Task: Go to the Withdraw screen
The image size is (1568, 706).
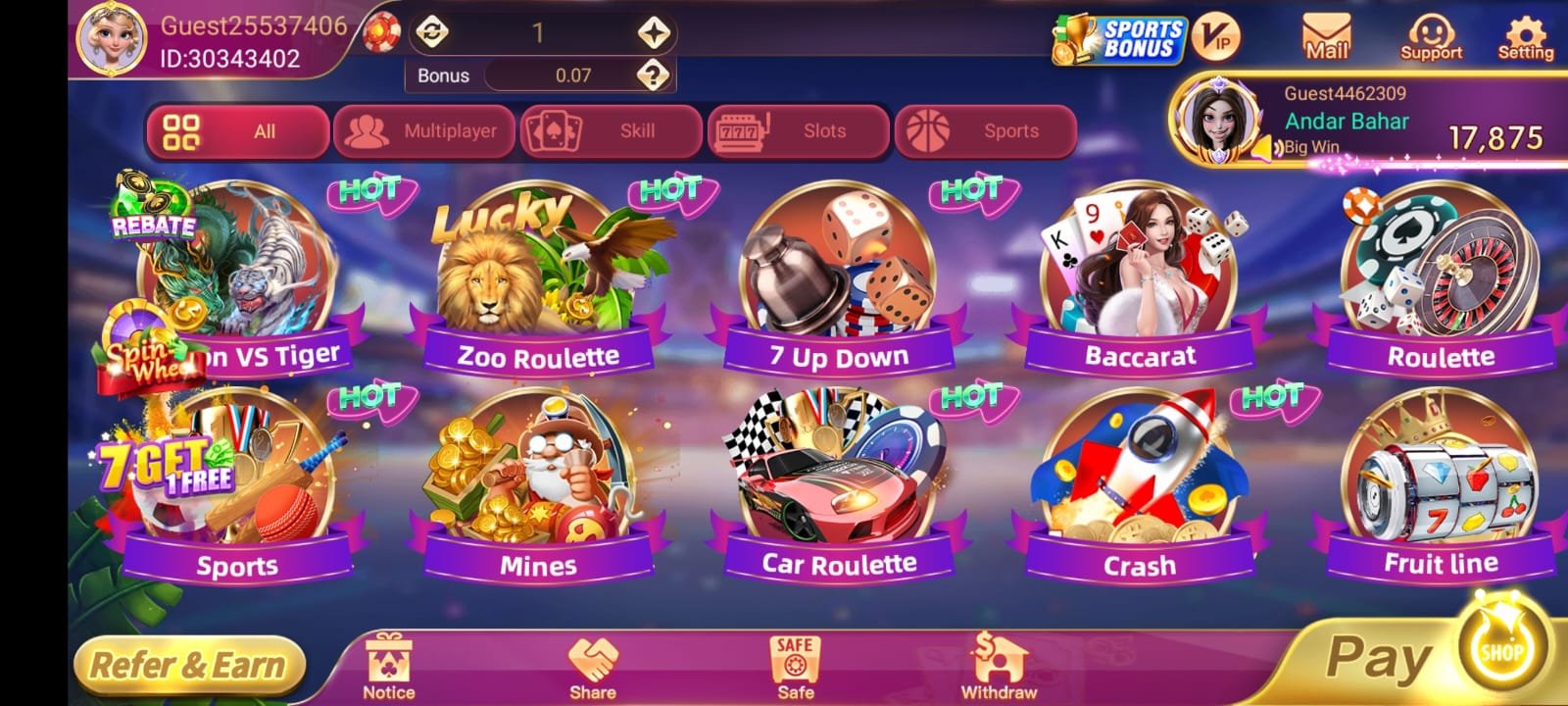Action: (x=998, y=667)
